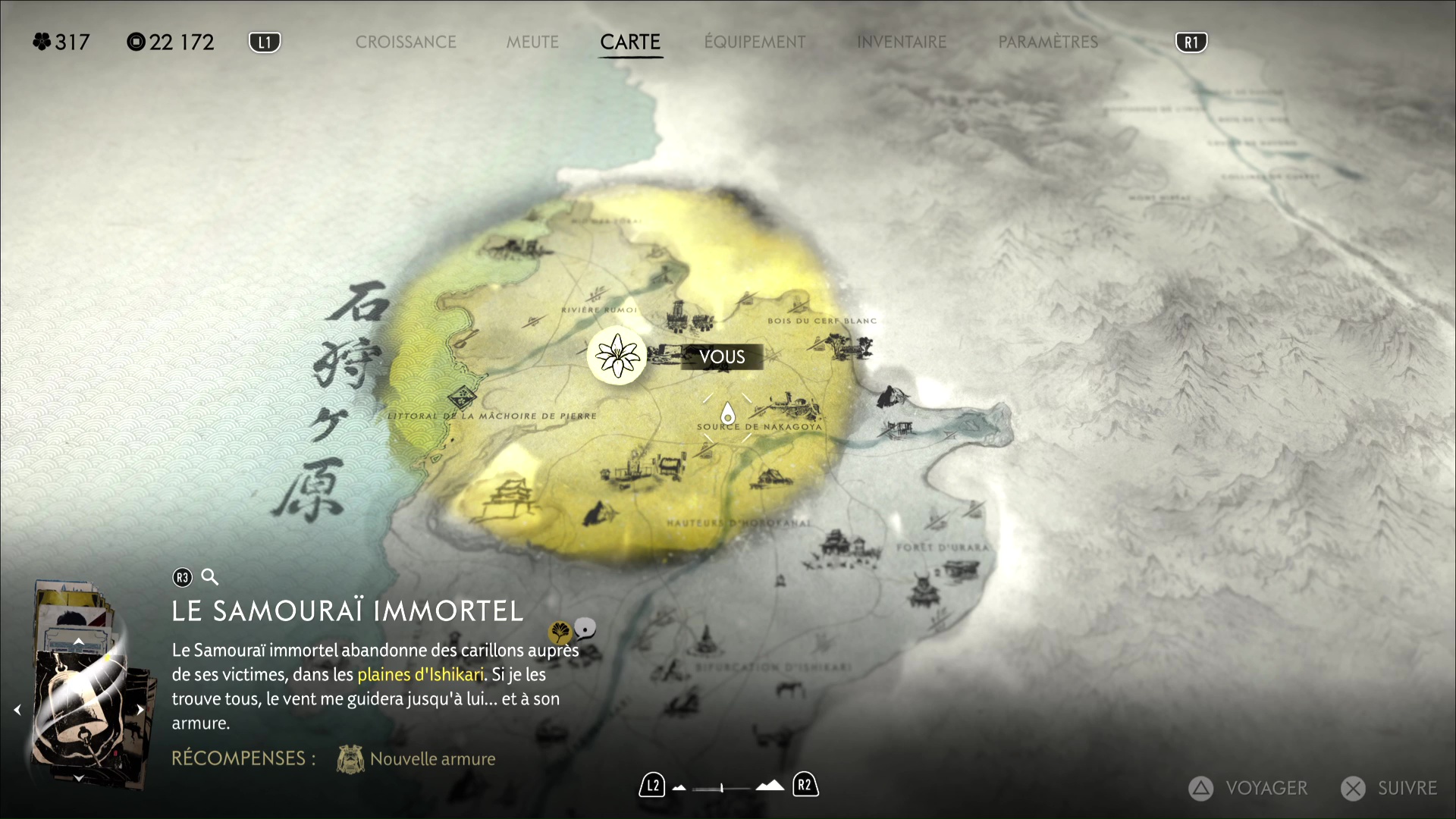Click the Source de Nakagoya hot spring marker

pyautogui.click(x=728, y=414)
